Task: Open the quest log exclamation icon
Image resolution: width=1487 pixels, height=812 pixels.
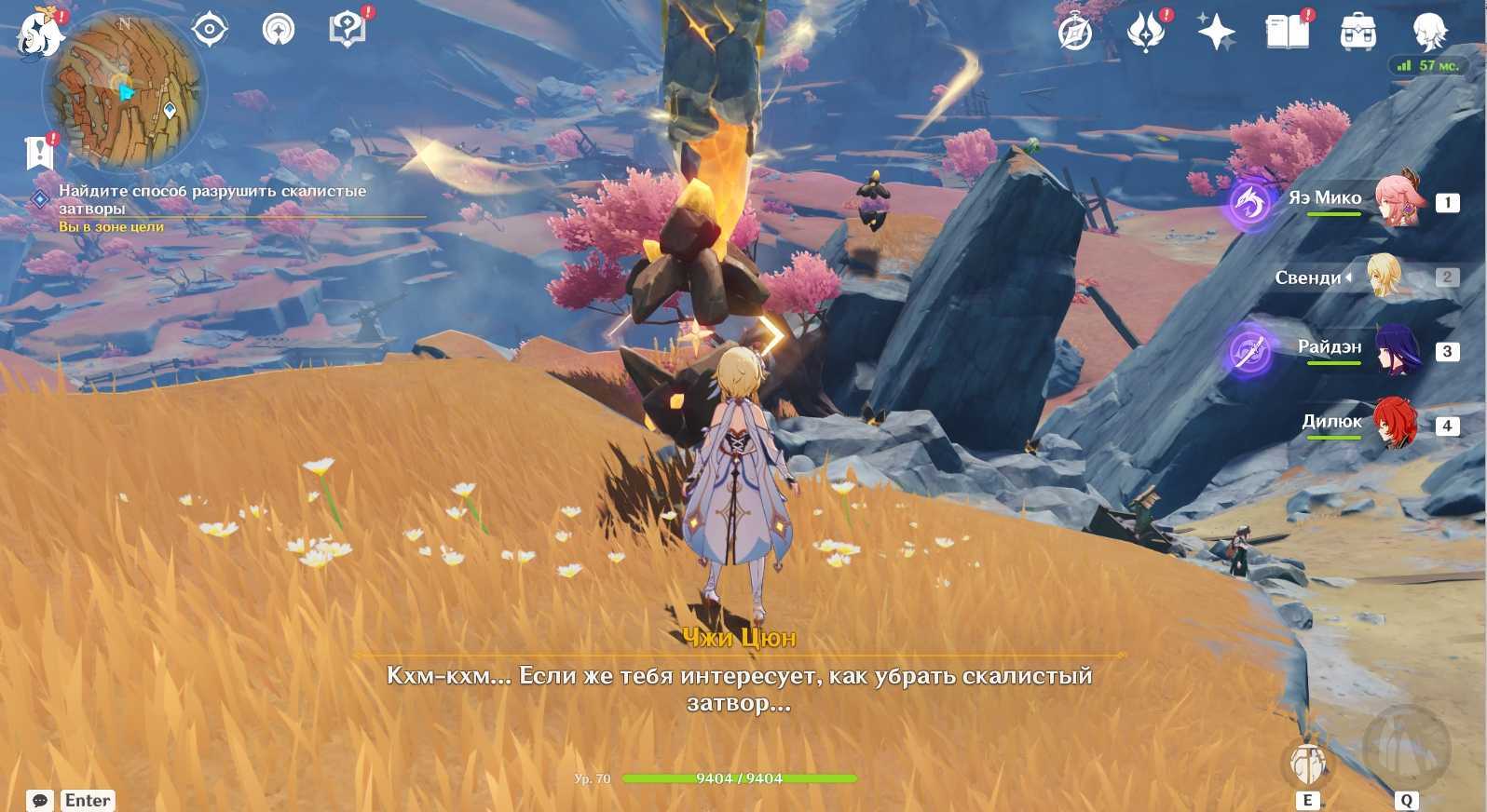Action: tap(39, 153)
